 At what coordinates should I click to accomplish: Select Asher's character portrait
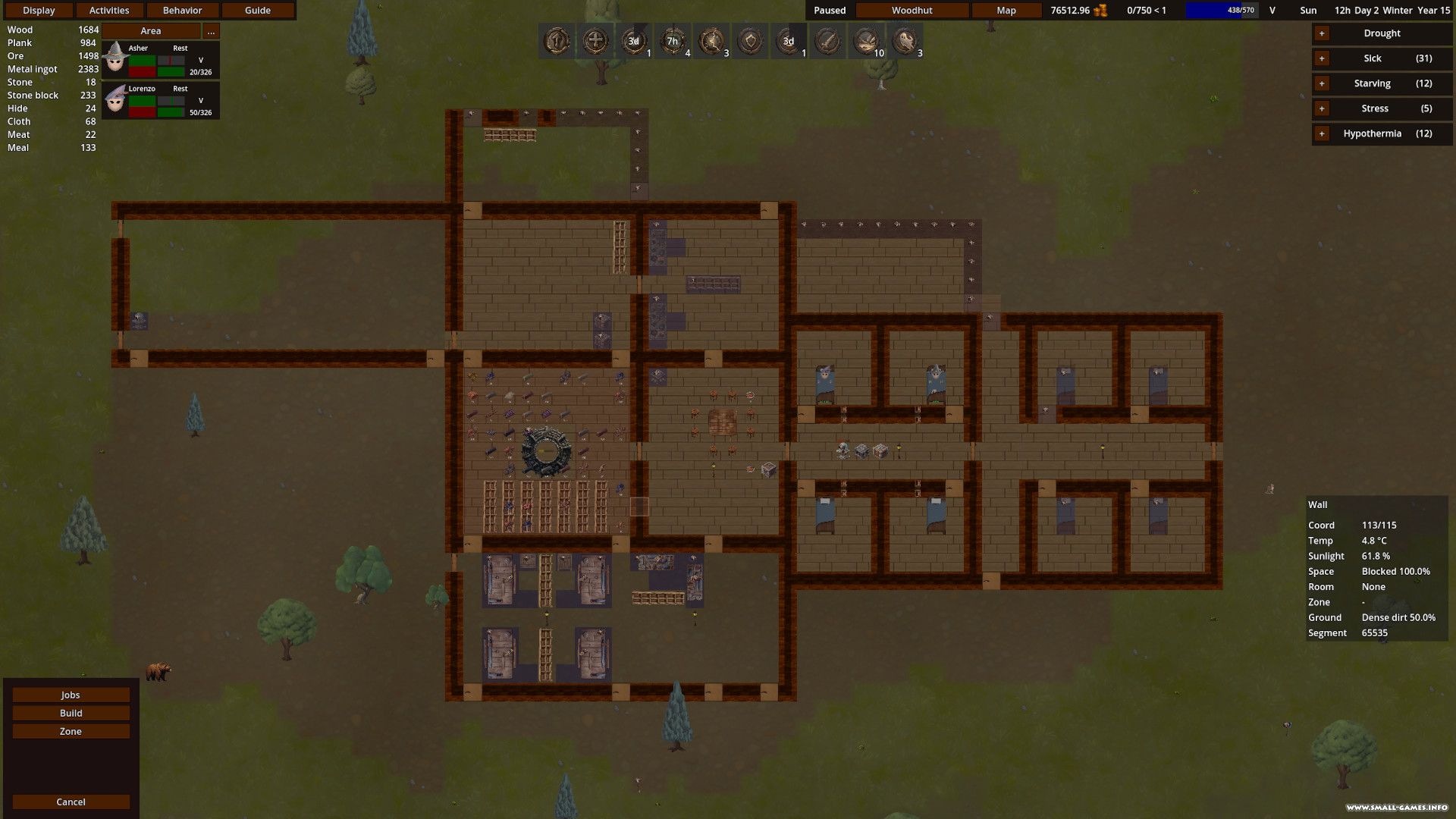[x=115, y=59]
